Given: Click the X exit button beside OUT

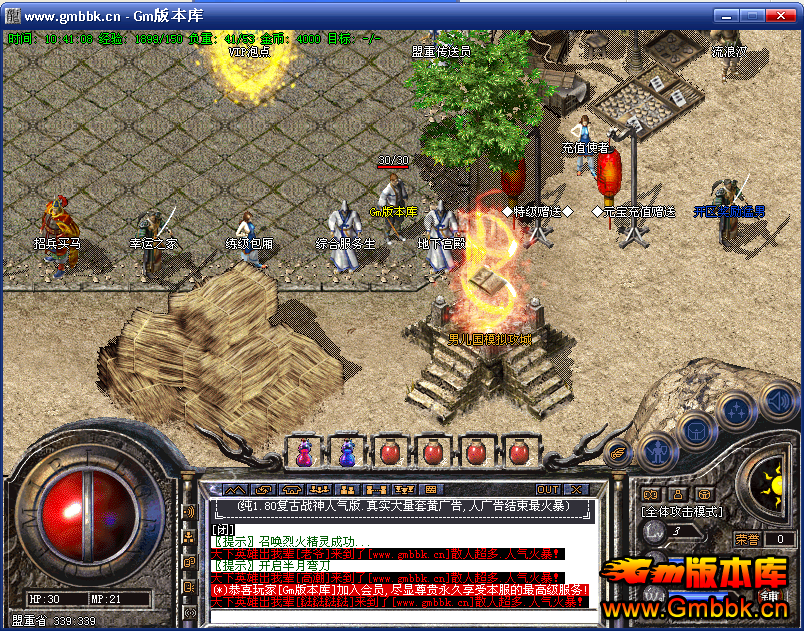Looking at the screenshot, I should pos(576,489).
